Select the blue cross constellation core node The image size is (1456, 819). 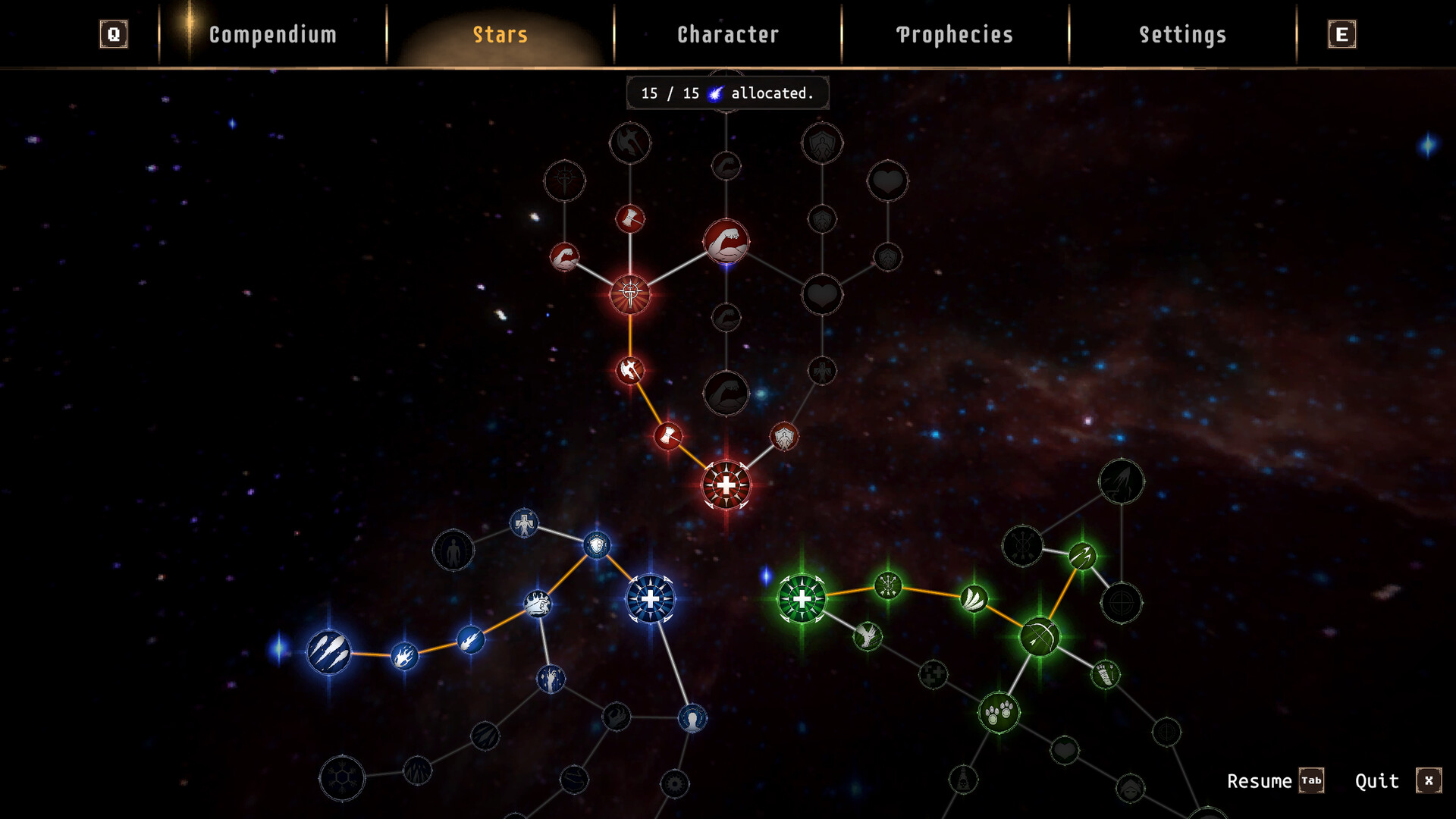(x=650, y=599)
